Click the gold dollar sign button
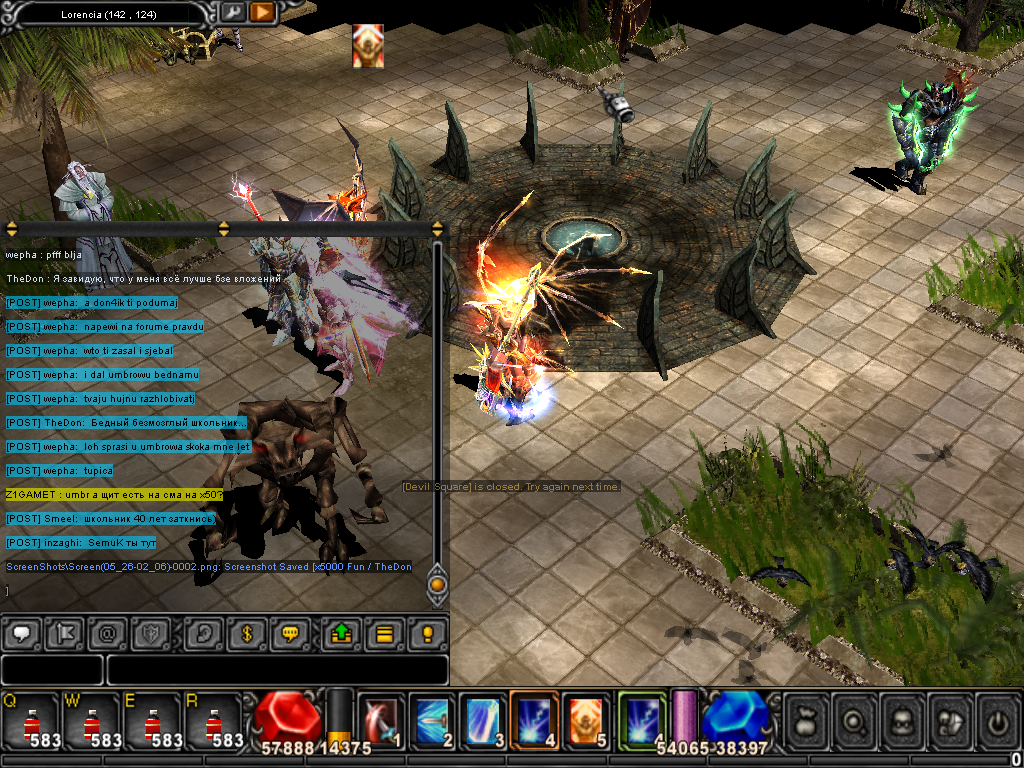 (x=246, y=634)
